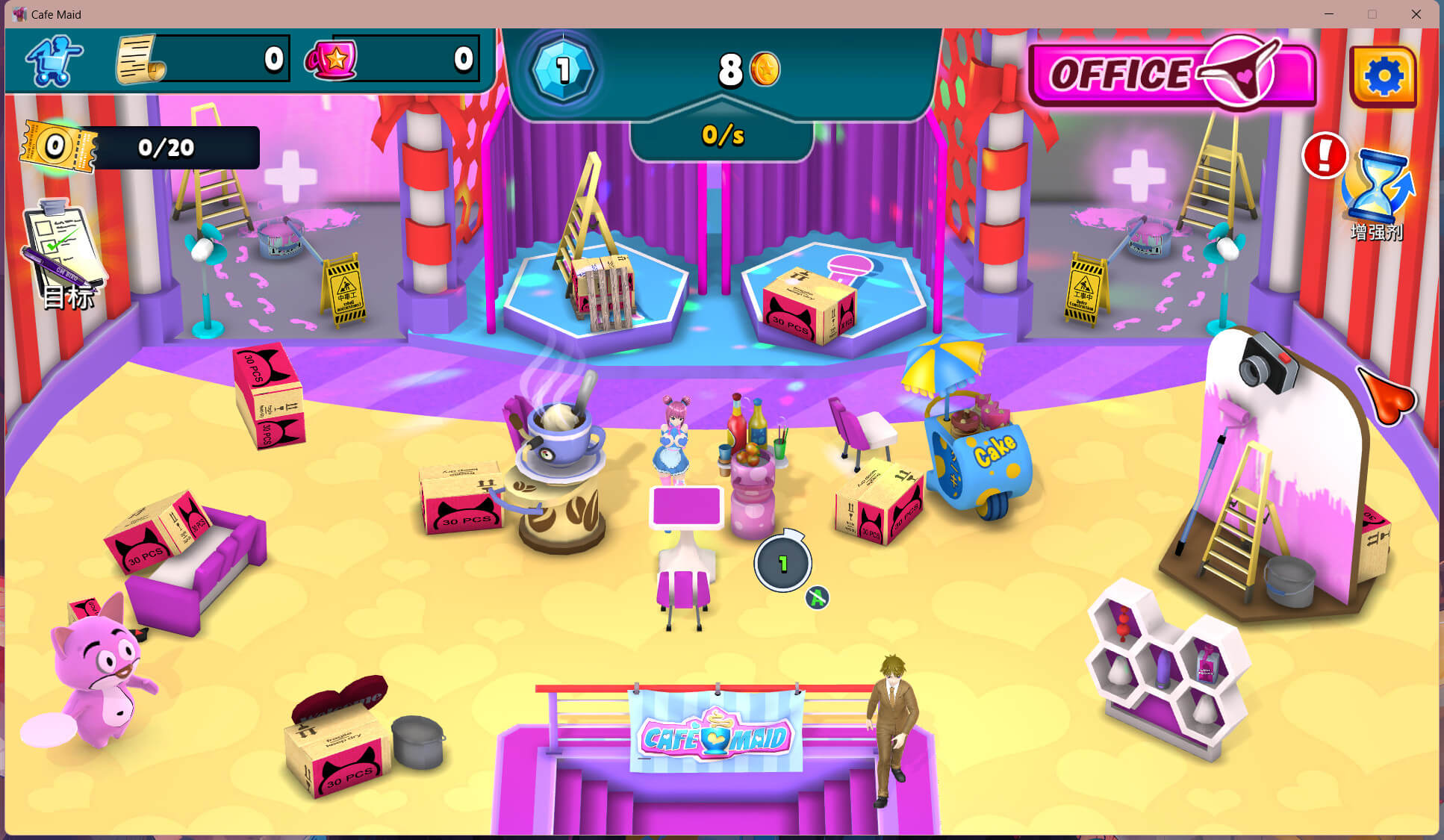Click the red heart arrow on right edge
The height and width of the screenshot is (840, 1444).
tap(1387, 396)
